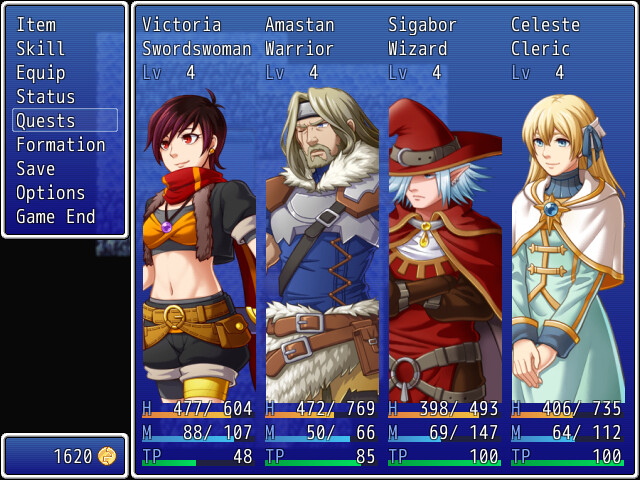Select Victoria the Swordswoman
The width and height of the screenshot is (640, 480).
[x=197, y=240]
